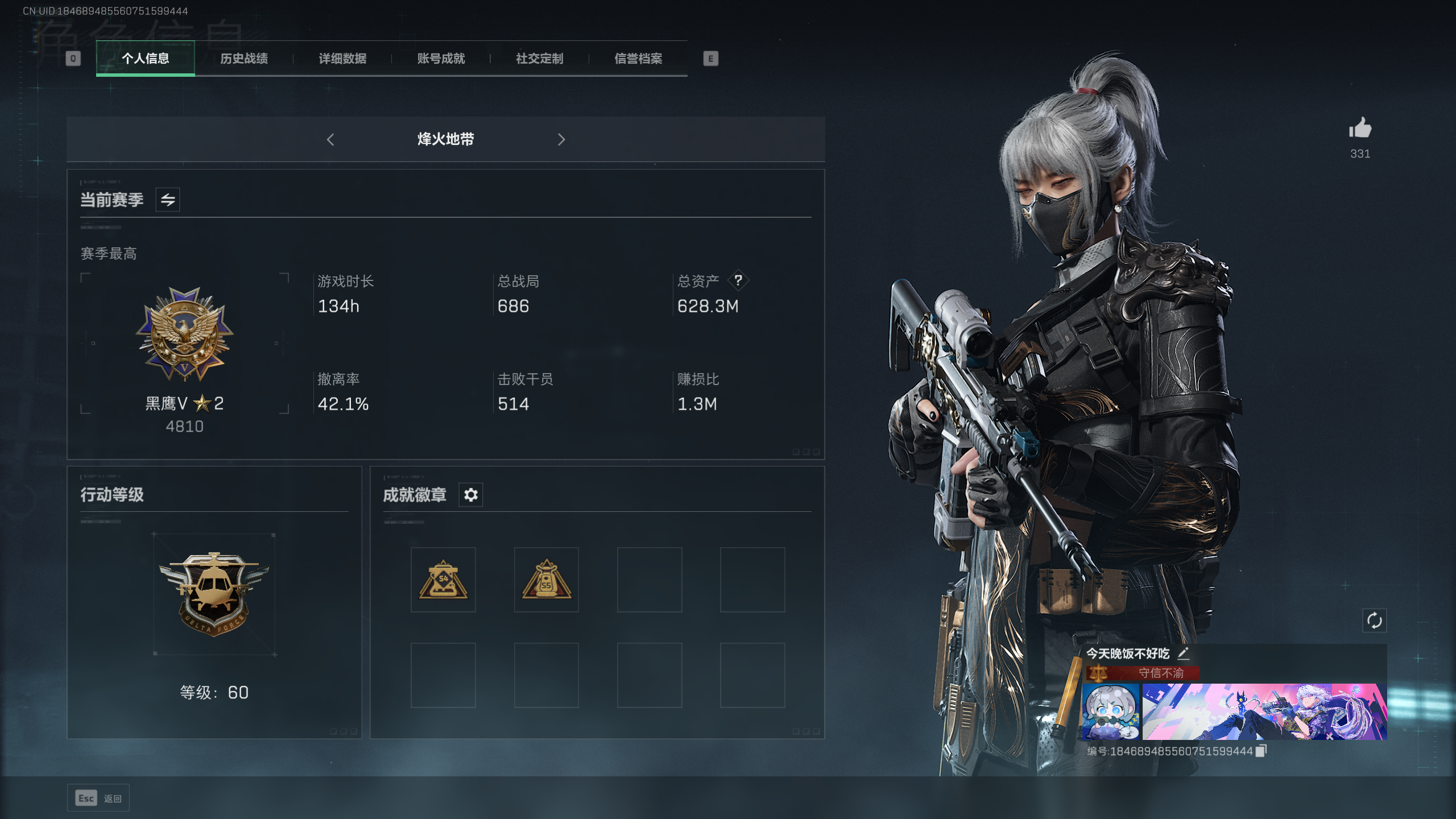Image resolution: width=1456 pixels, height=819 pixels.
Task: Select the 详细数据 tab
Action: pos(342,59)
